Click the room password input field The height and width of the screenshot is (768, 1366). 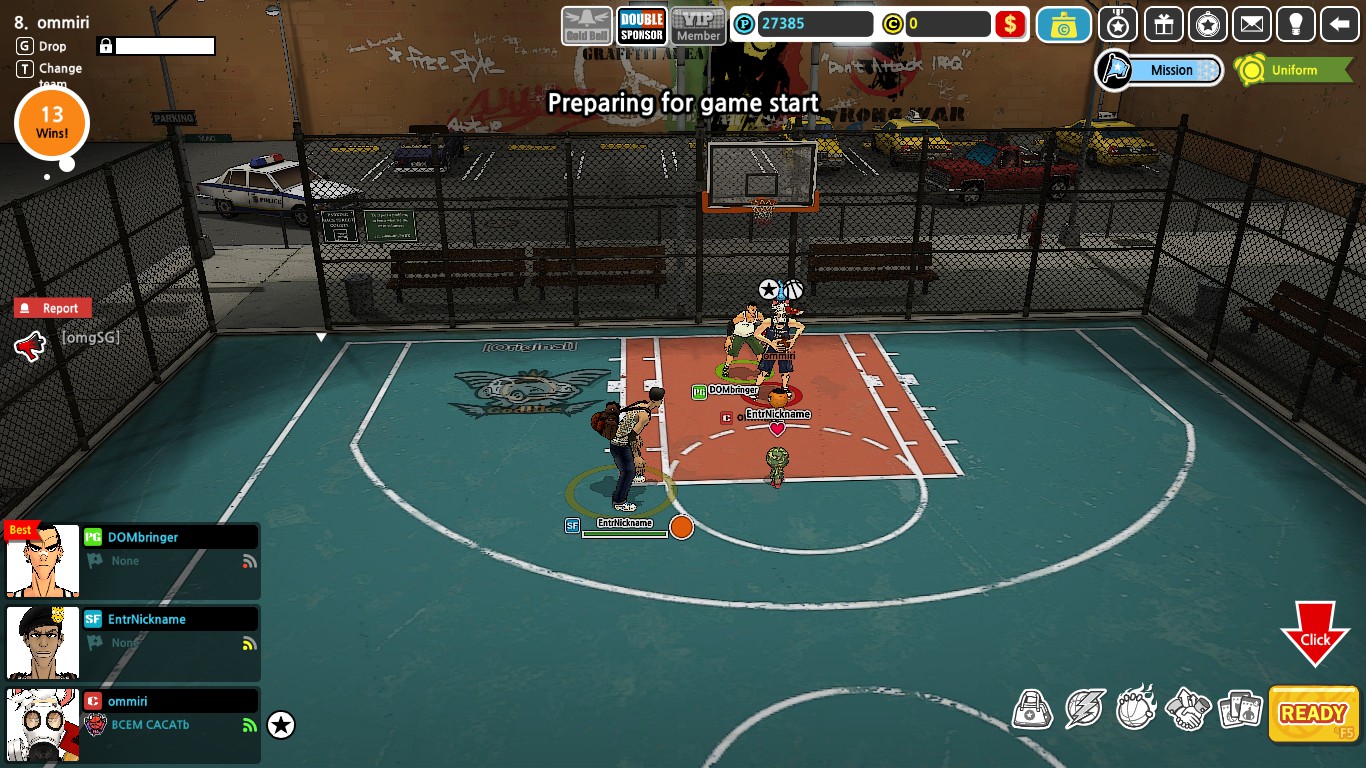[x=164, y=46]
